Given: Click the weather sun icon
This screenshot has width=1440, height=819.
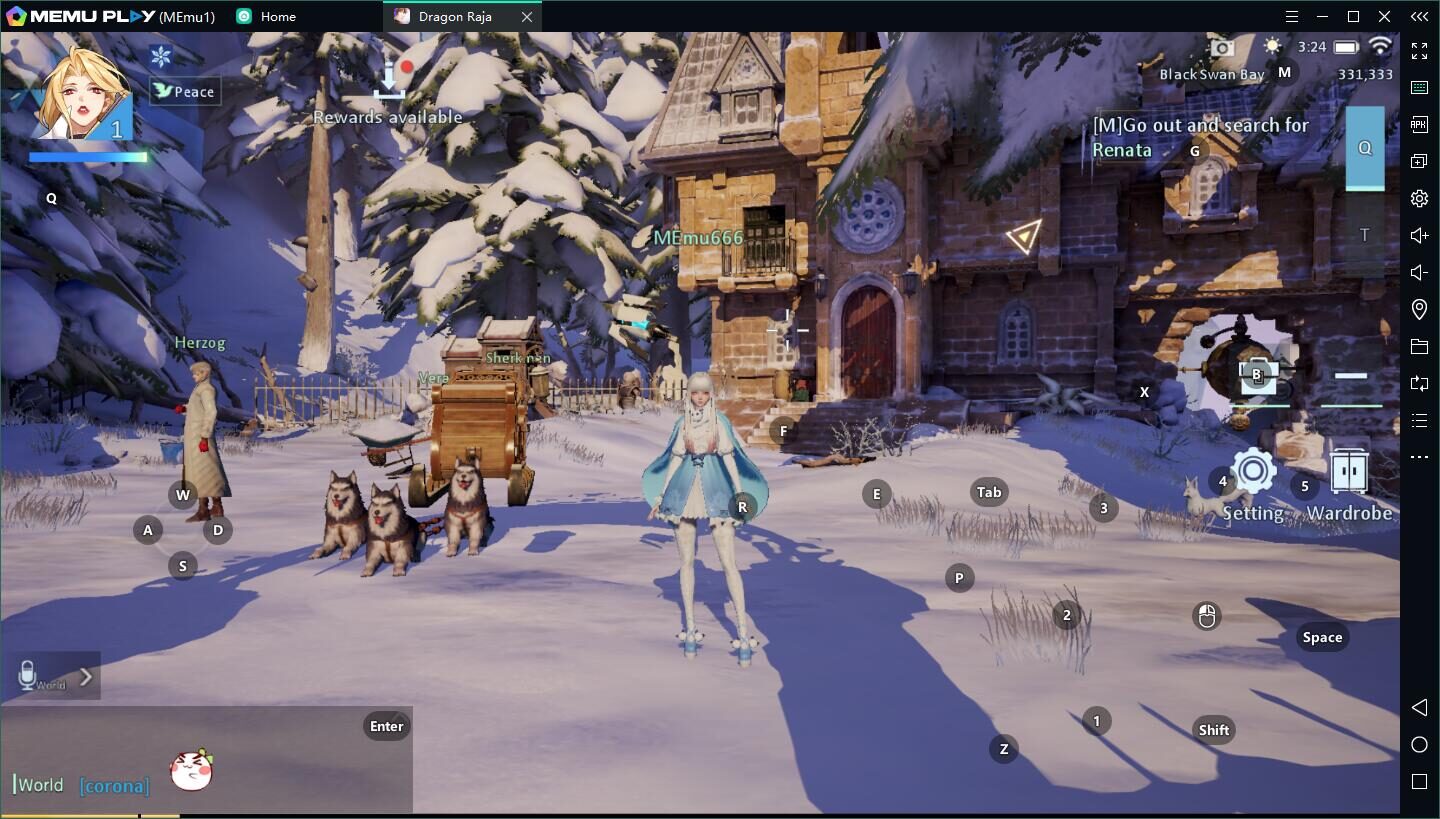Looking at the screenshot, I should pyautogui.click(x=1272, y=46).
